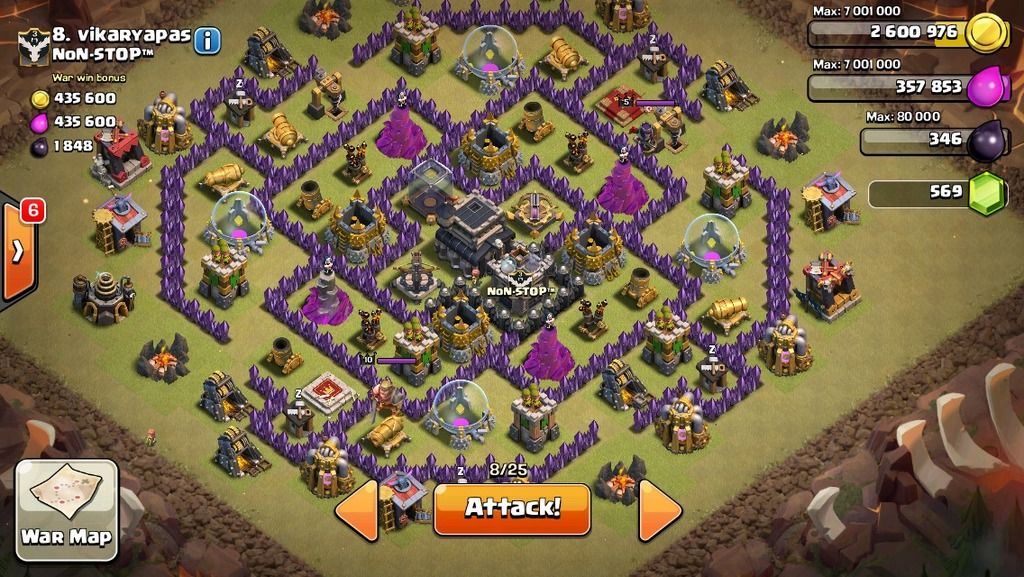Start the war attack with the Attack! button
Image resolution: width=1024 pixels, height=577 pixels.
click(x=512, y=507)
